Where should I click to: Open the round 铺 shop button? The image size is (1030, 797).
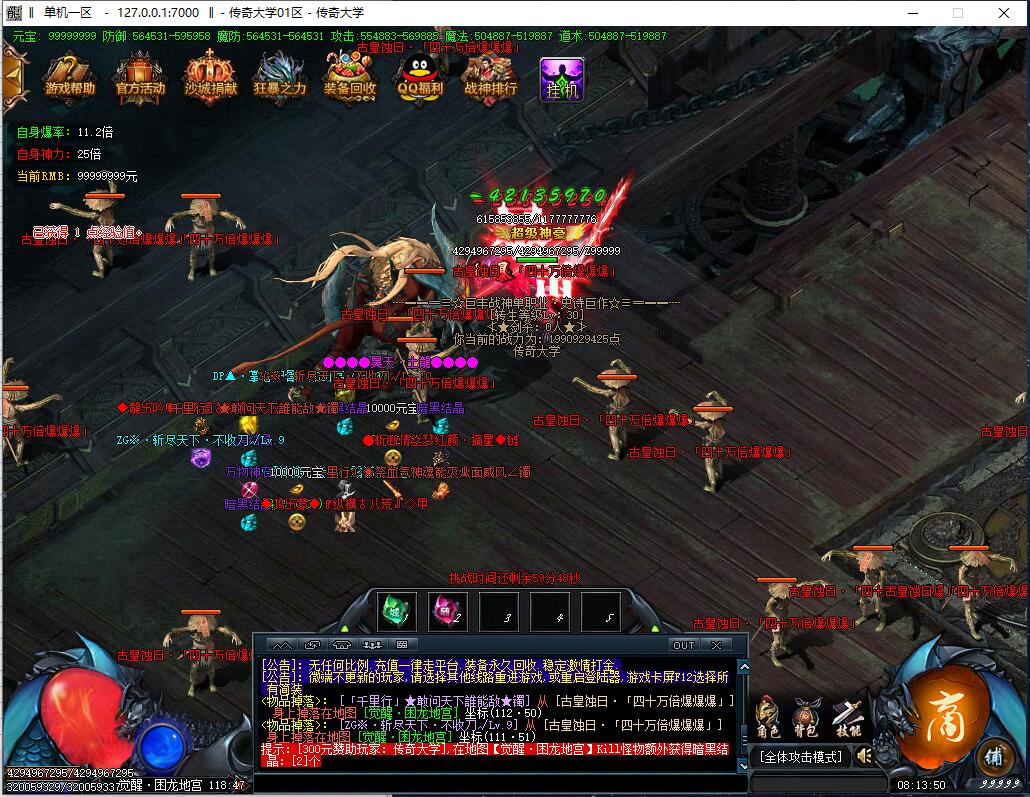coord(995,755)
